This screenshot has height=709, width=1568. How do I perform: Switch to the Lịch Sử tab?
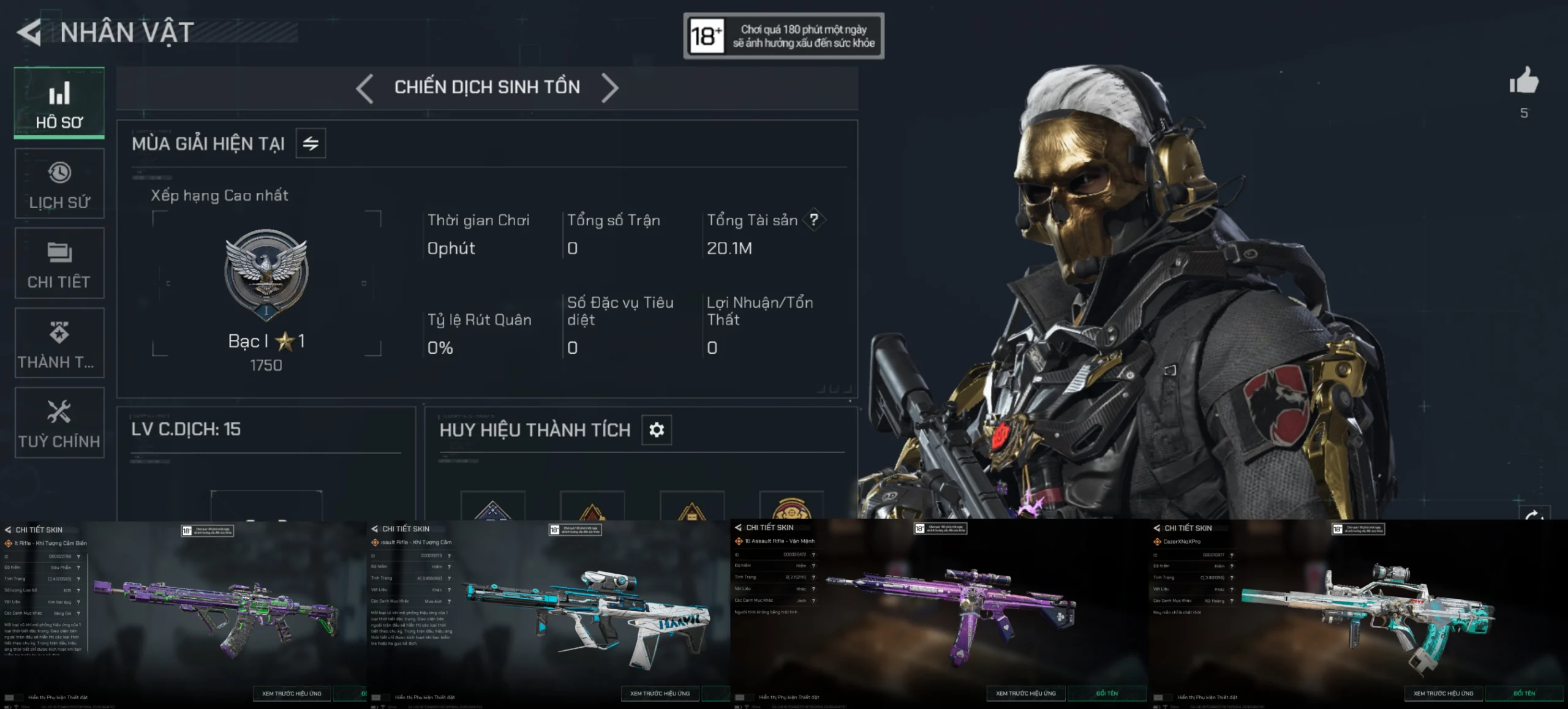coord(59,184)
